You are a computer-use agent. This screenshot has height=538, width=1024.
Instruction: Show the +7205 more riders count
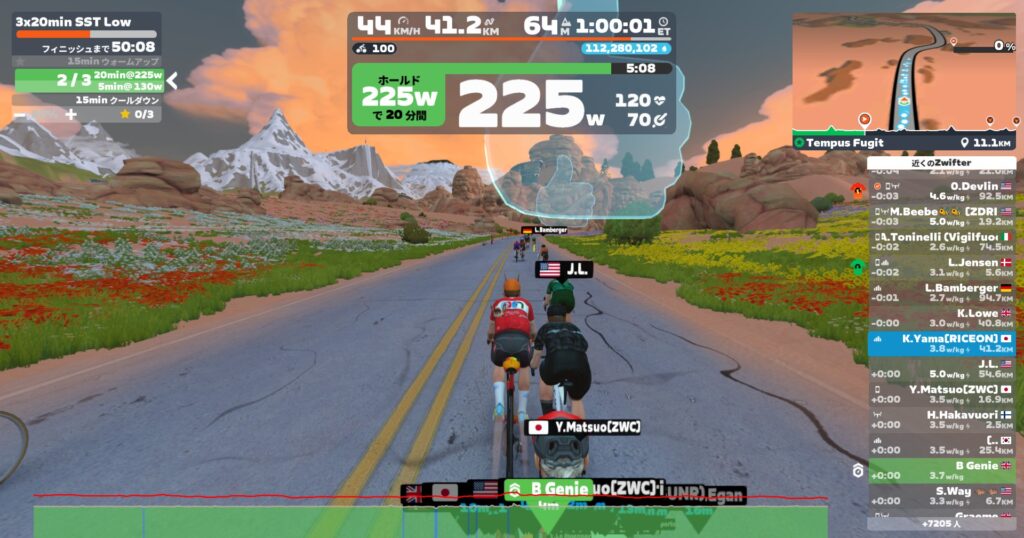click(x=939, y=523)
